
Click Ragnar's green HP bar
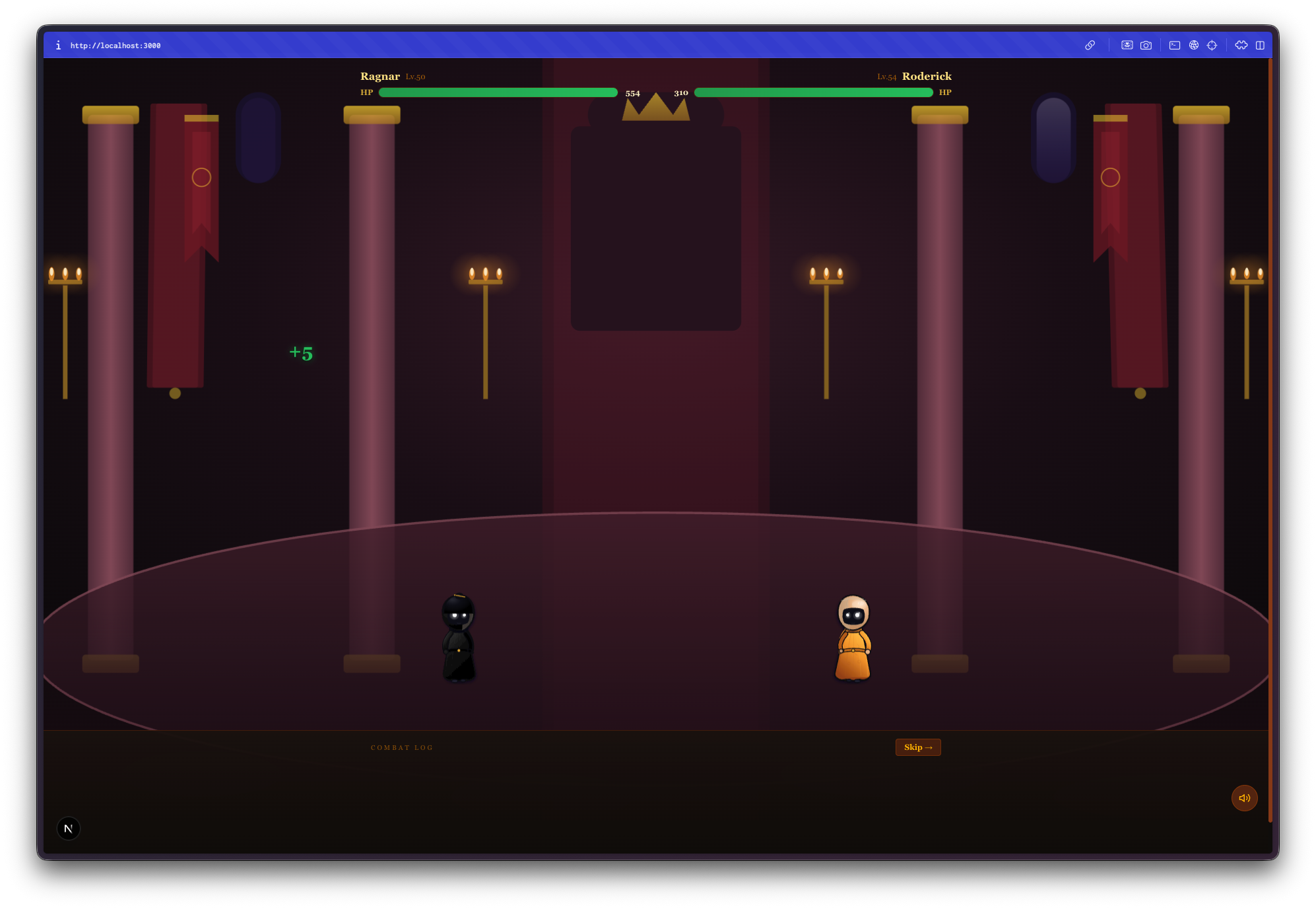click(x=498, y=92)
